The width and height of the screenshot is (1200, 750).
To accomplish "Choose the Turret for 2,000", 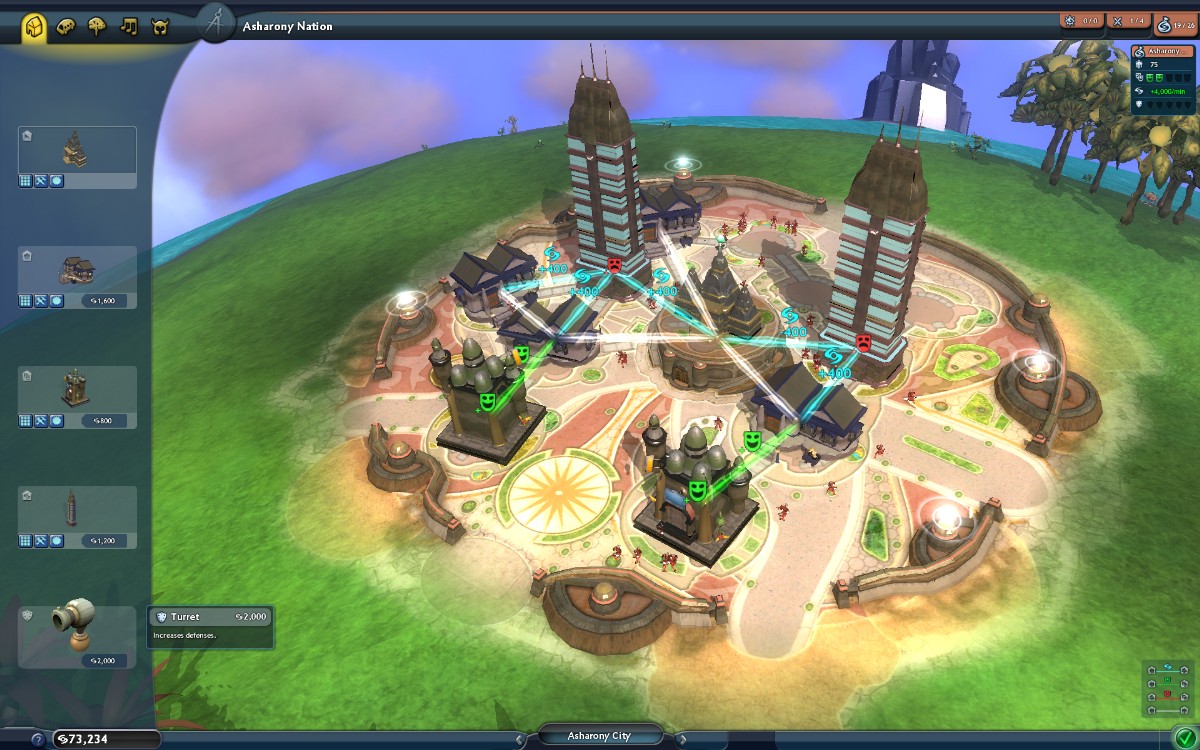I will 77,637.
